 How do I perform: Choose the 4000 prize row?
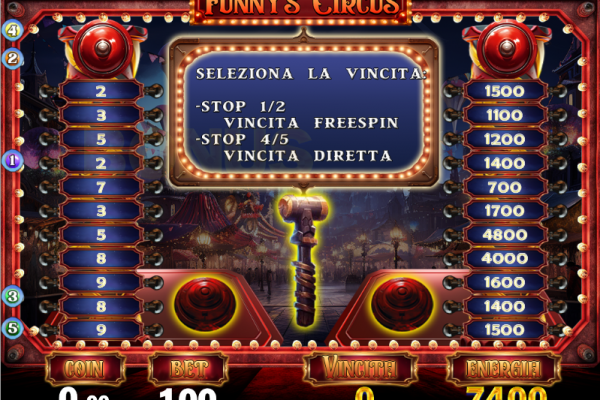coord(503,258)
